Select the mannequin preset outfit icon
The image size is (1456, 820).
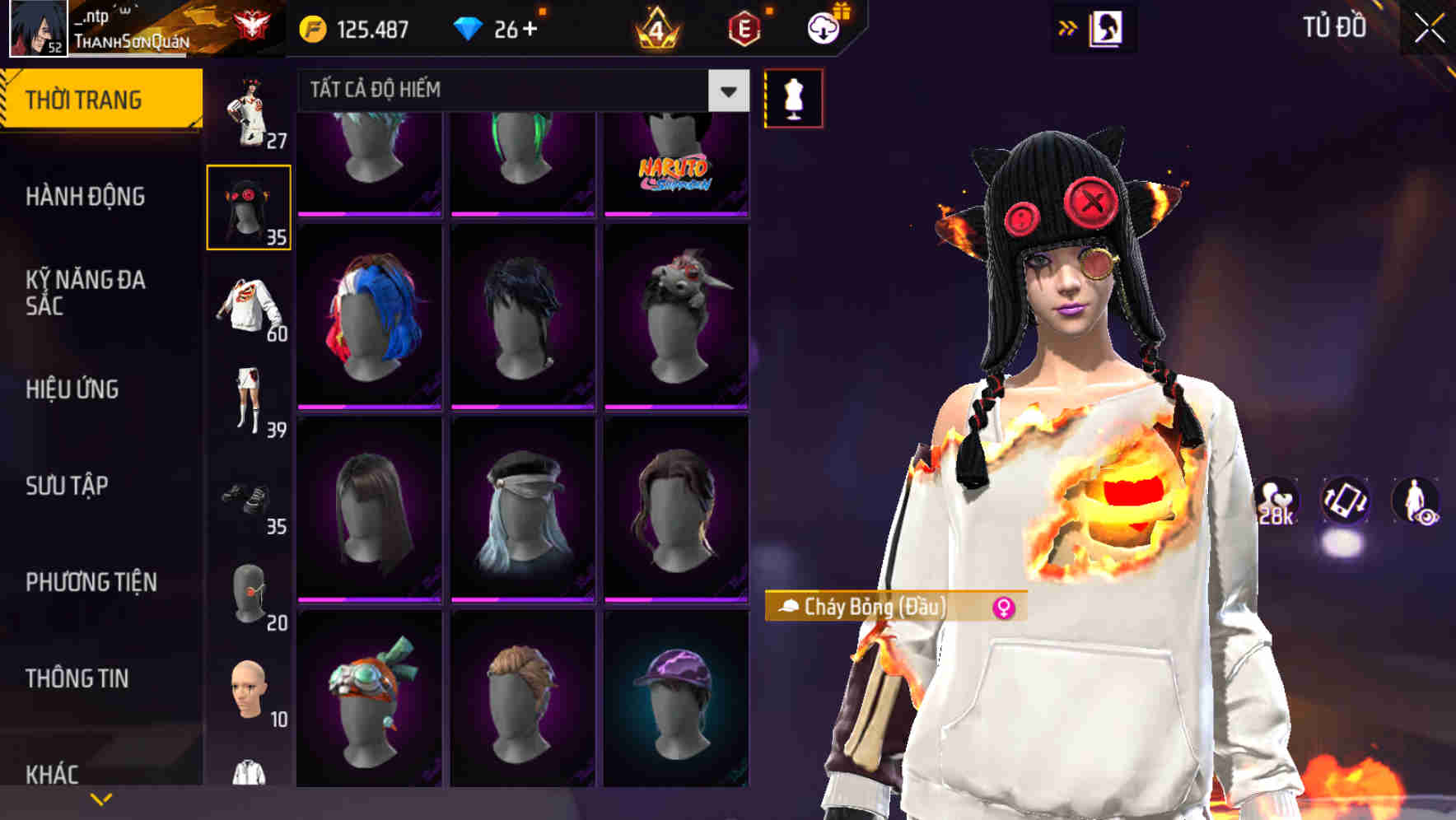click(792, 97)
